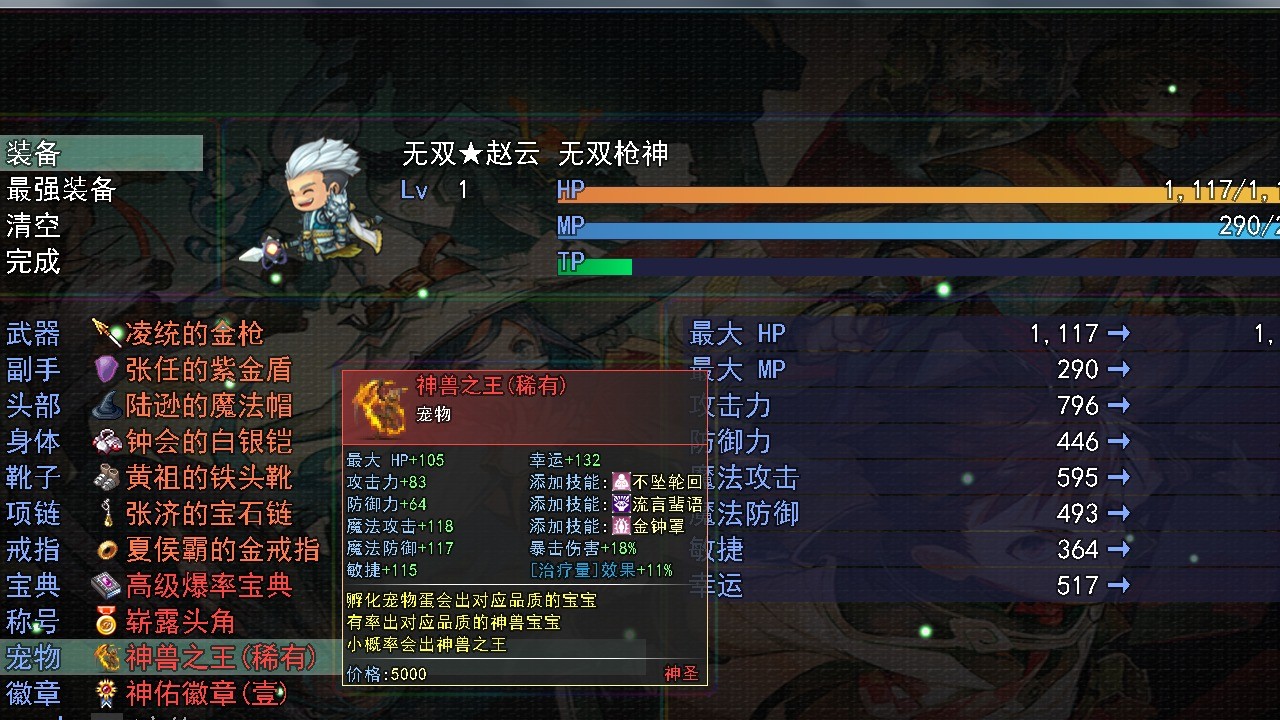Open the 项链 necklace slot list
The image size is (1280, 720).
pos(34,513)
